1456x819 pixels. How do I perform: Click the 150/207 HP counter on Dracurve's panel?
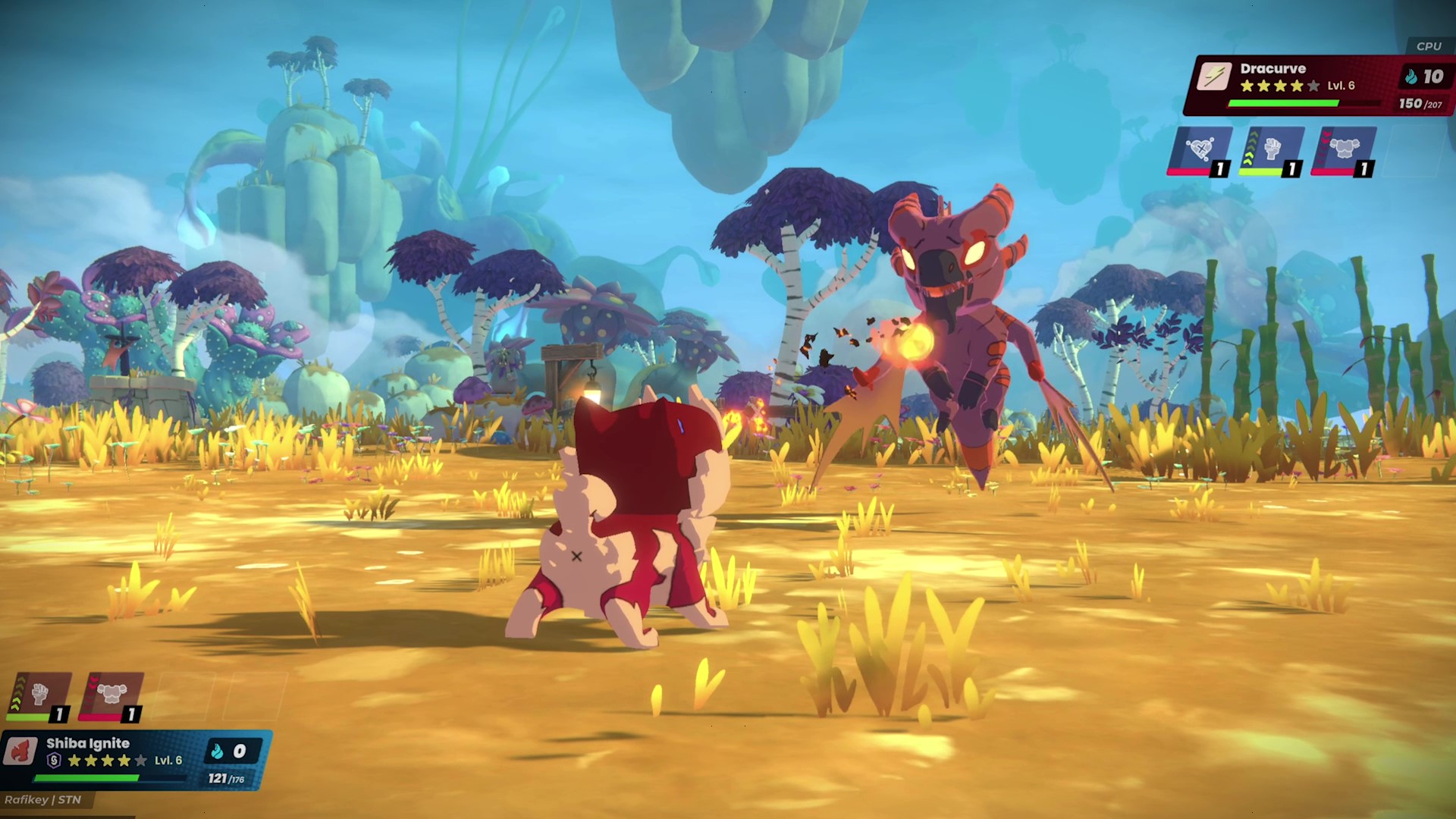[1420, 104]
